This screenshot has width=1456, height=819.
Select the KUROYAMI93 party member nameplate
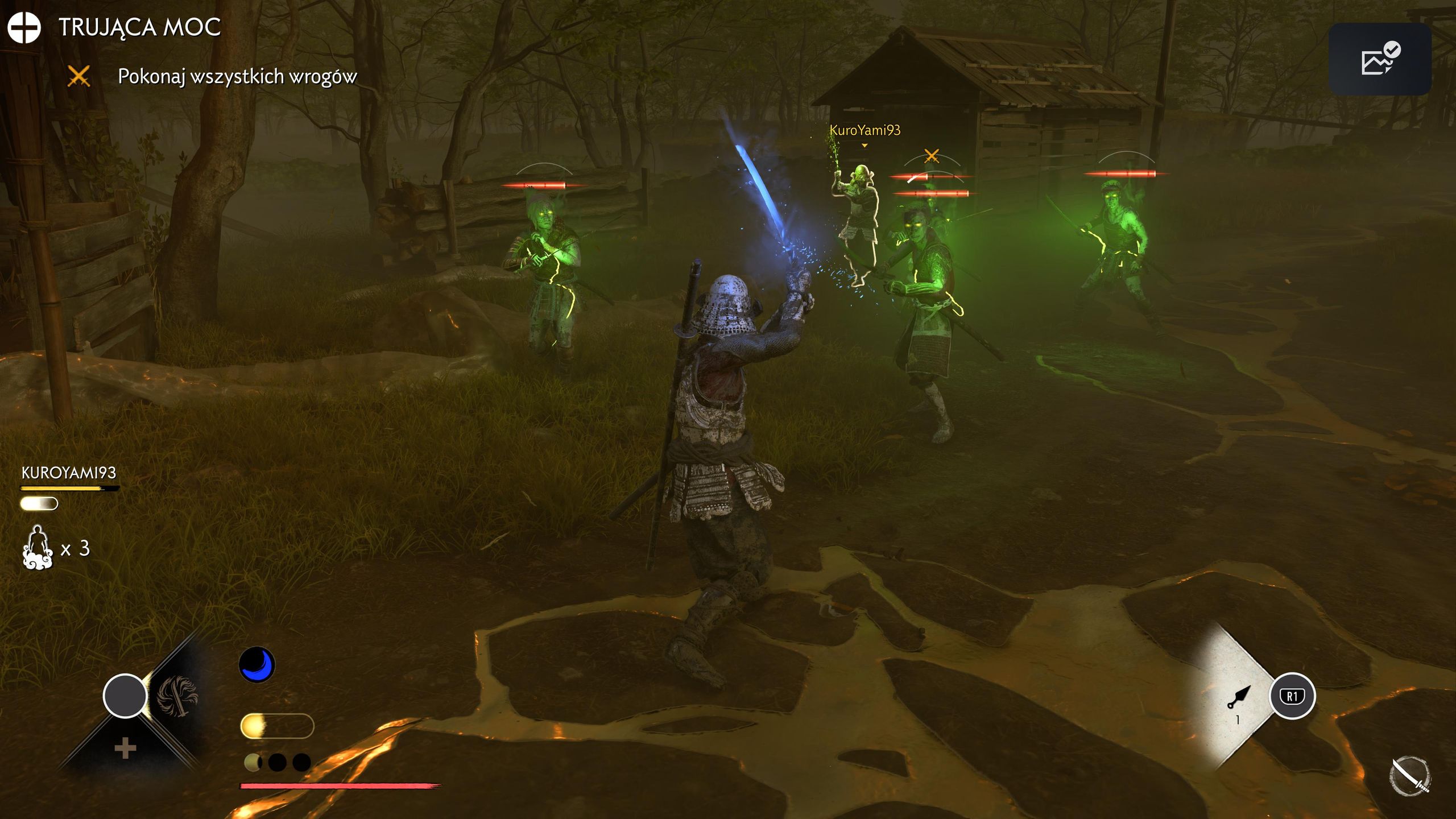pos(69,473)
